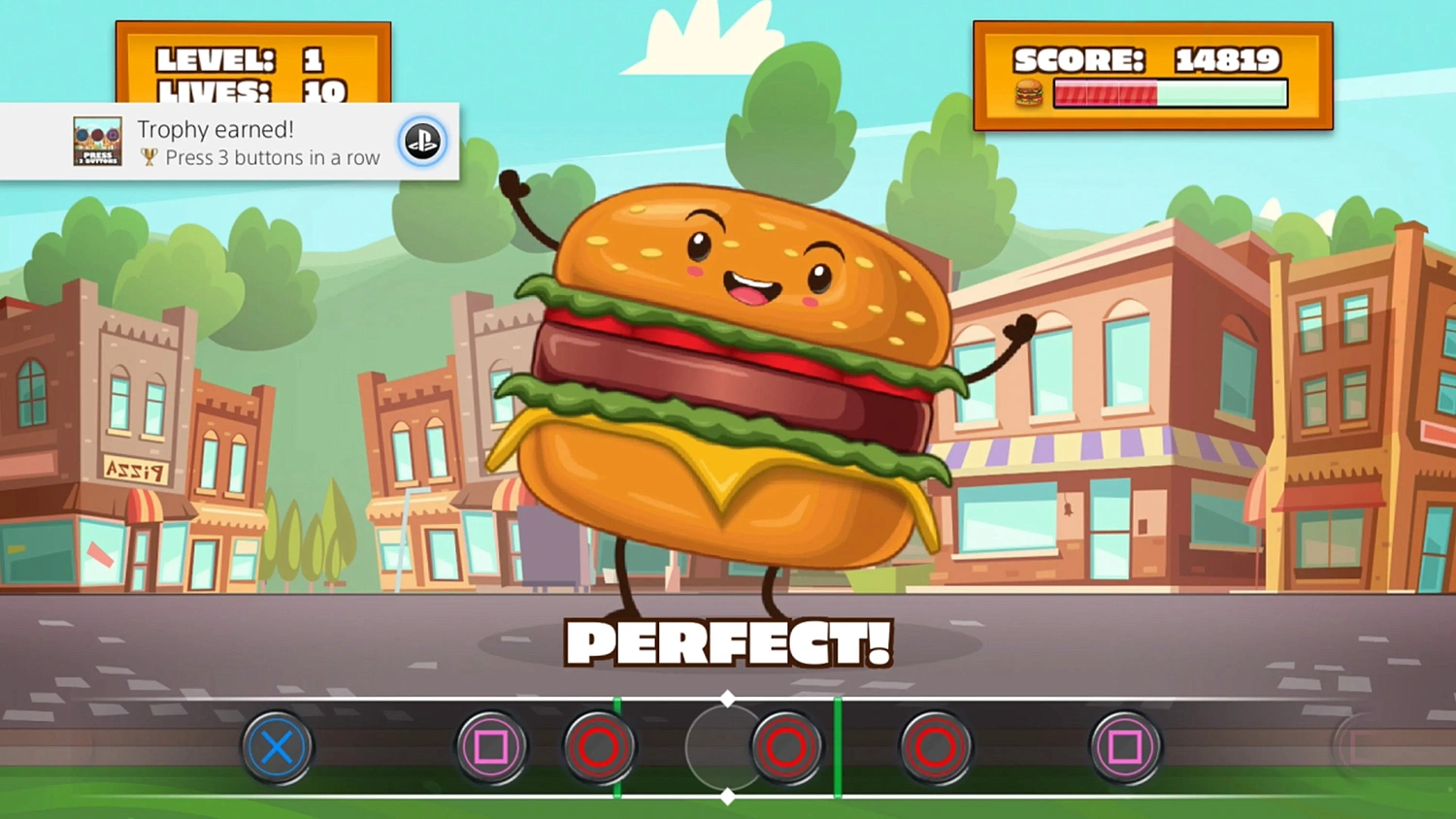The image size is (1456, 819).
Task: Click the game thumbnail in trophy popup
Action: pyautogui.click(x=96, y=142)
